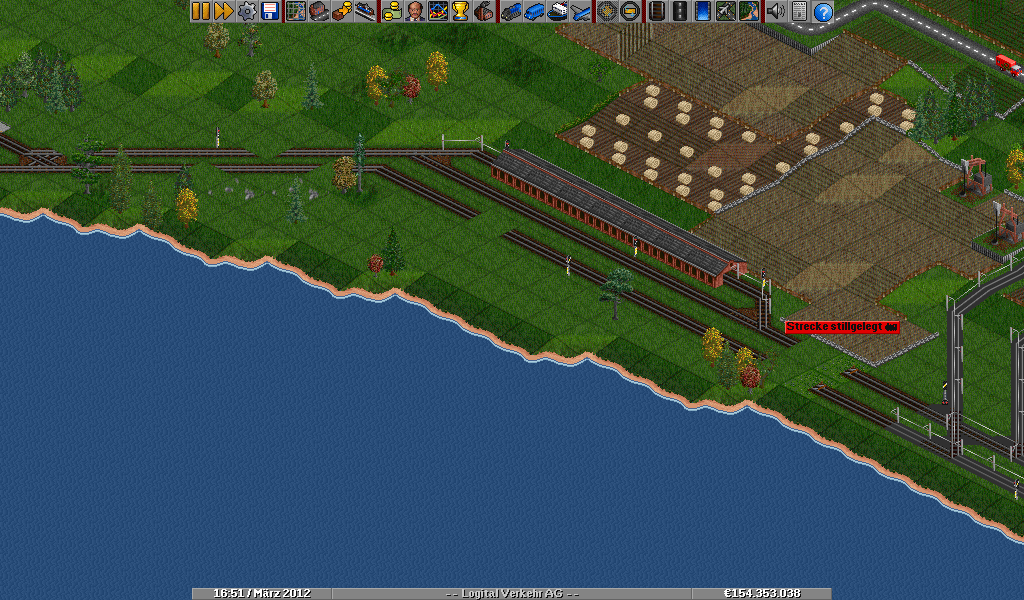Toggle fast forward speed
This screenshot has height=600, width=1024.
point(223,11)
